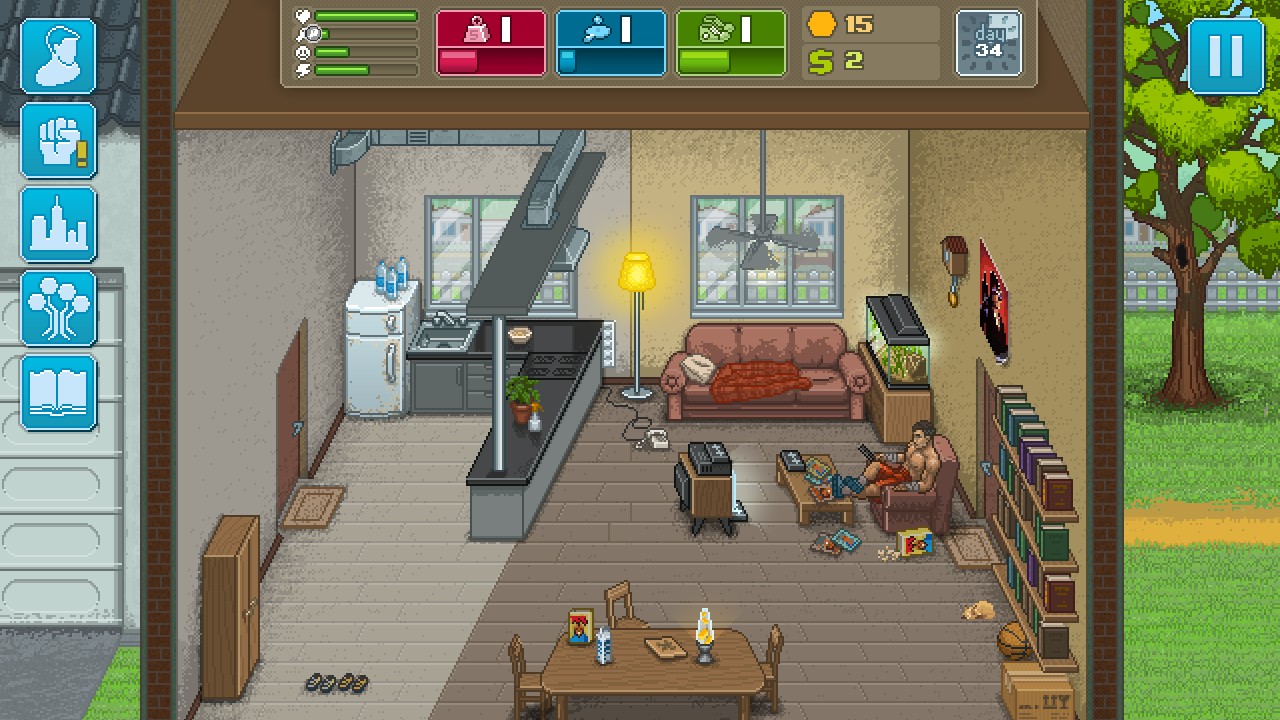Open the fist fight menu

pos(58,140)
